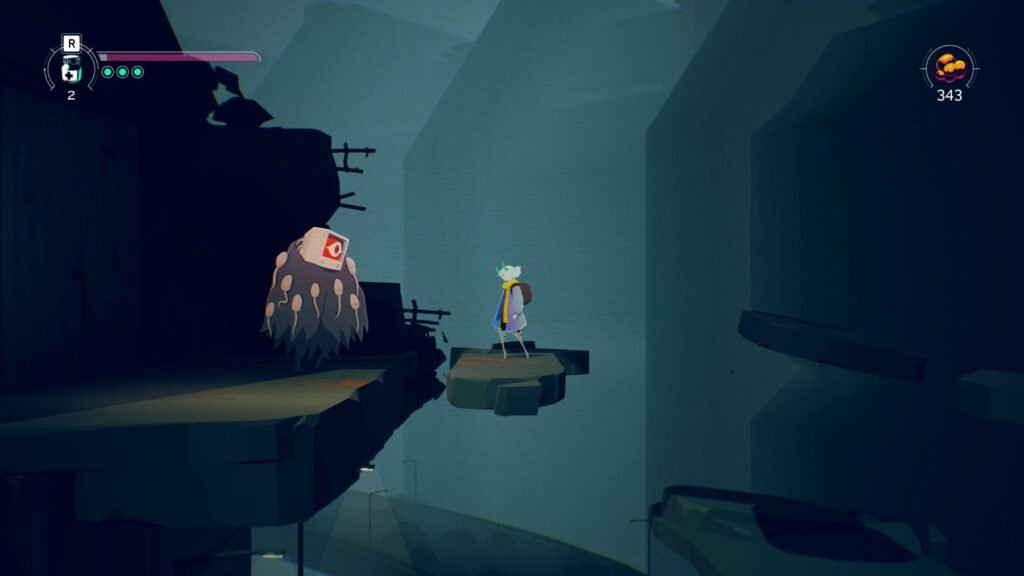Click the orange currency blob icon
Viewport: 1024px width, 576px height.
pyautogui.click(x=949, y=68)
